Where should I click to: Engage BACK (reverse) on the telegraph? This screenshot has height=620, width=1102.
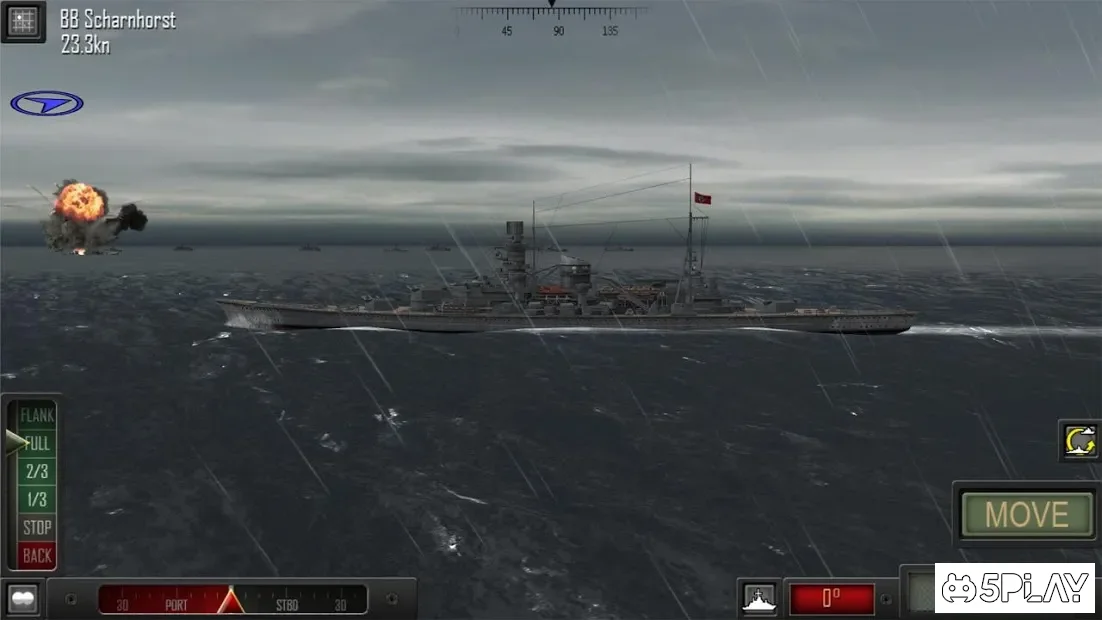click(x=37, y=555)
